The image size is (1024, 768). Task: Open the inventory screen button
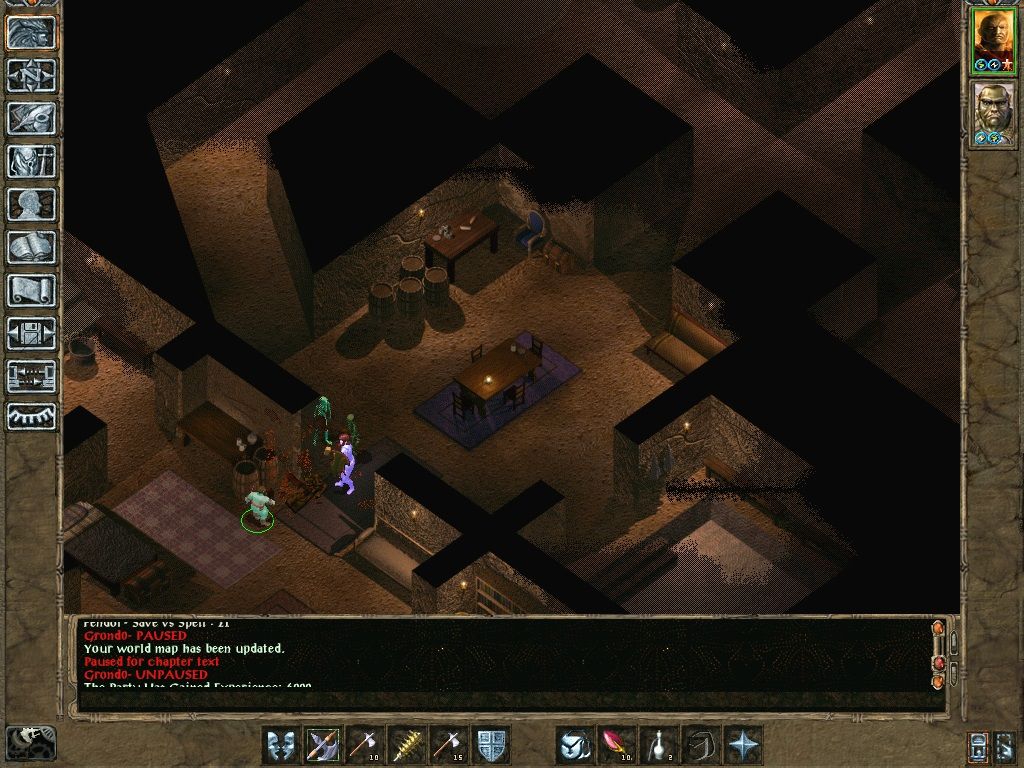31,161
